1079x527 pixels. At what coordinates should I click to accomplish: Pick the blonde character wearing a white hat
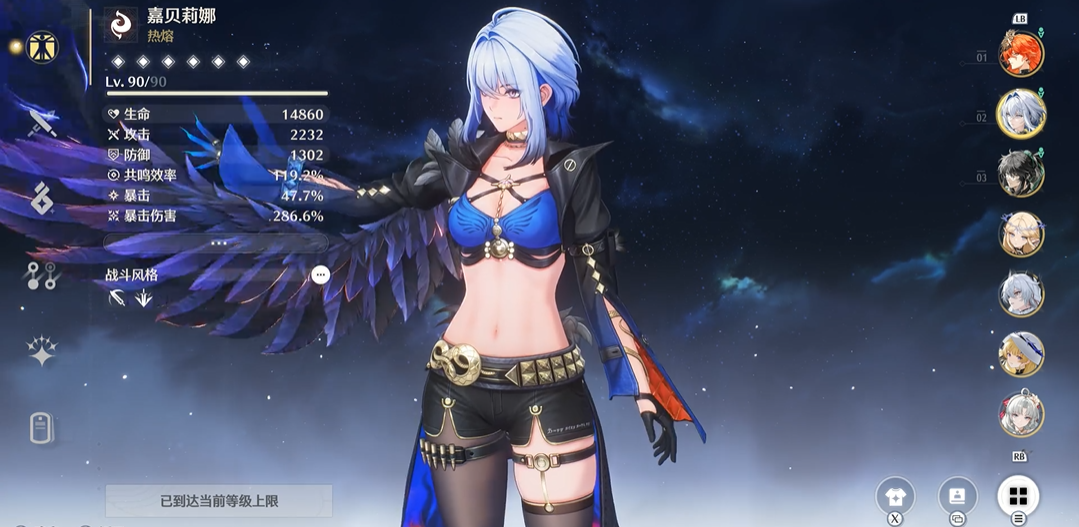pyautogui.click(x=1021, y=354)
